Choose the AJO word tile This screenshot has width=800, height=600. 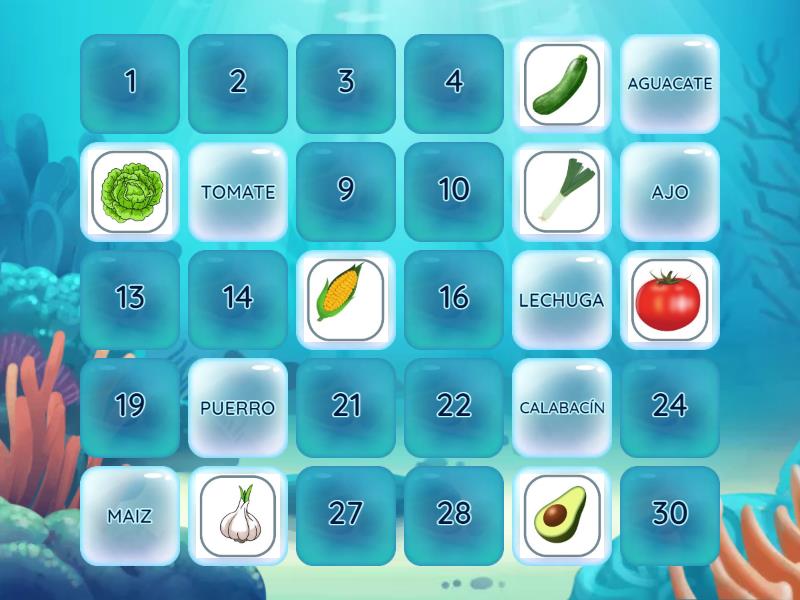(670, 191)
